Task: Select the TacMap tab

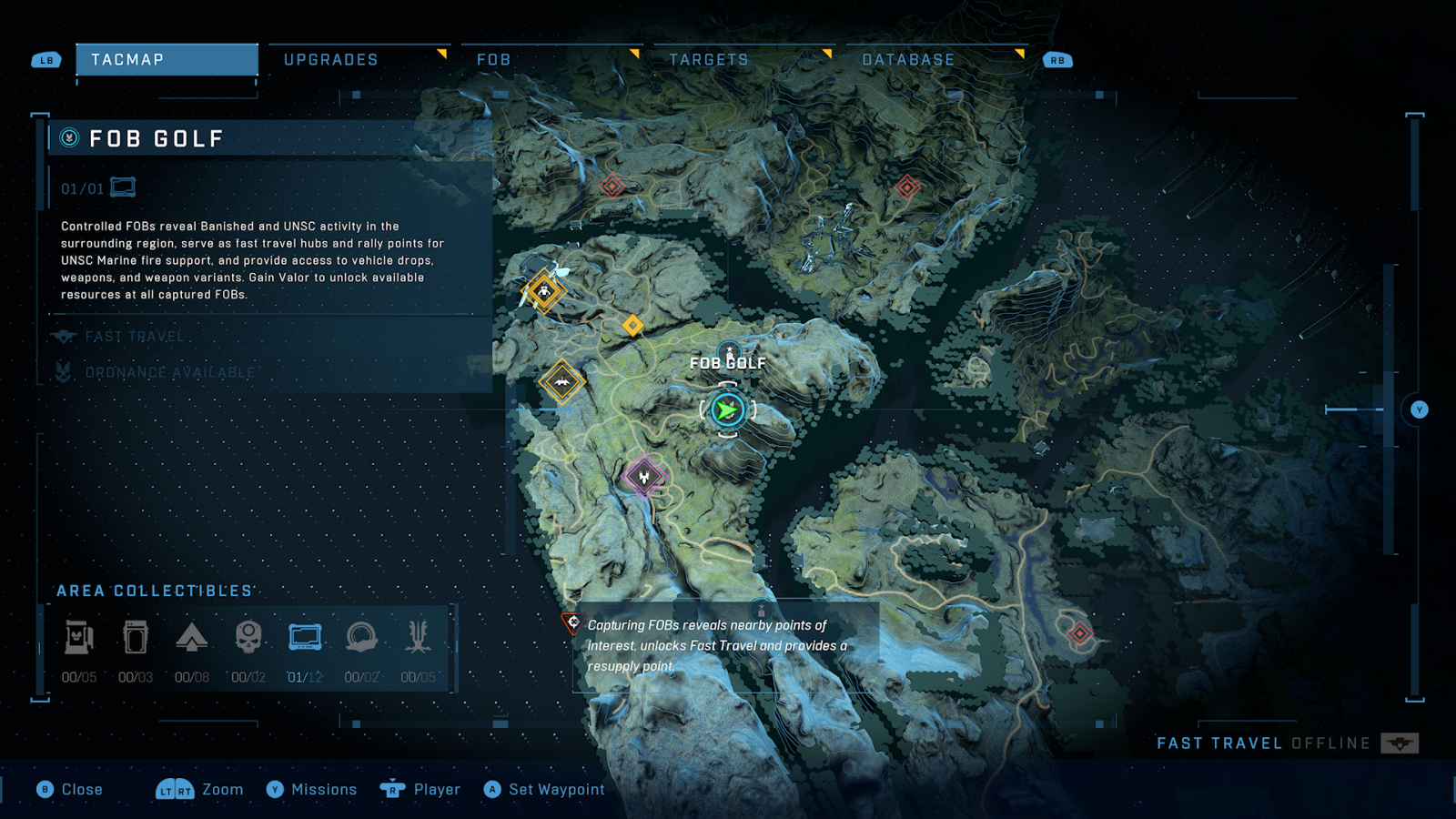Action: 167,60
